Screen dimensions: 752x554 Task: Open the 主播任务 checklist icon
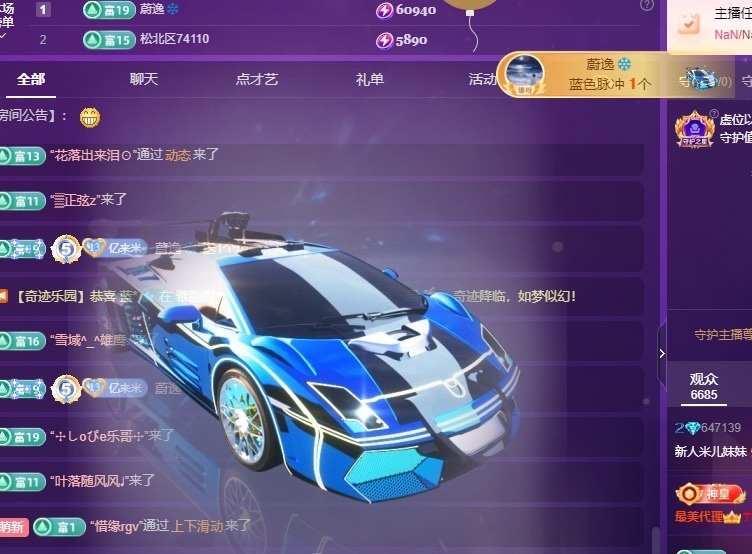coord(690,22)
